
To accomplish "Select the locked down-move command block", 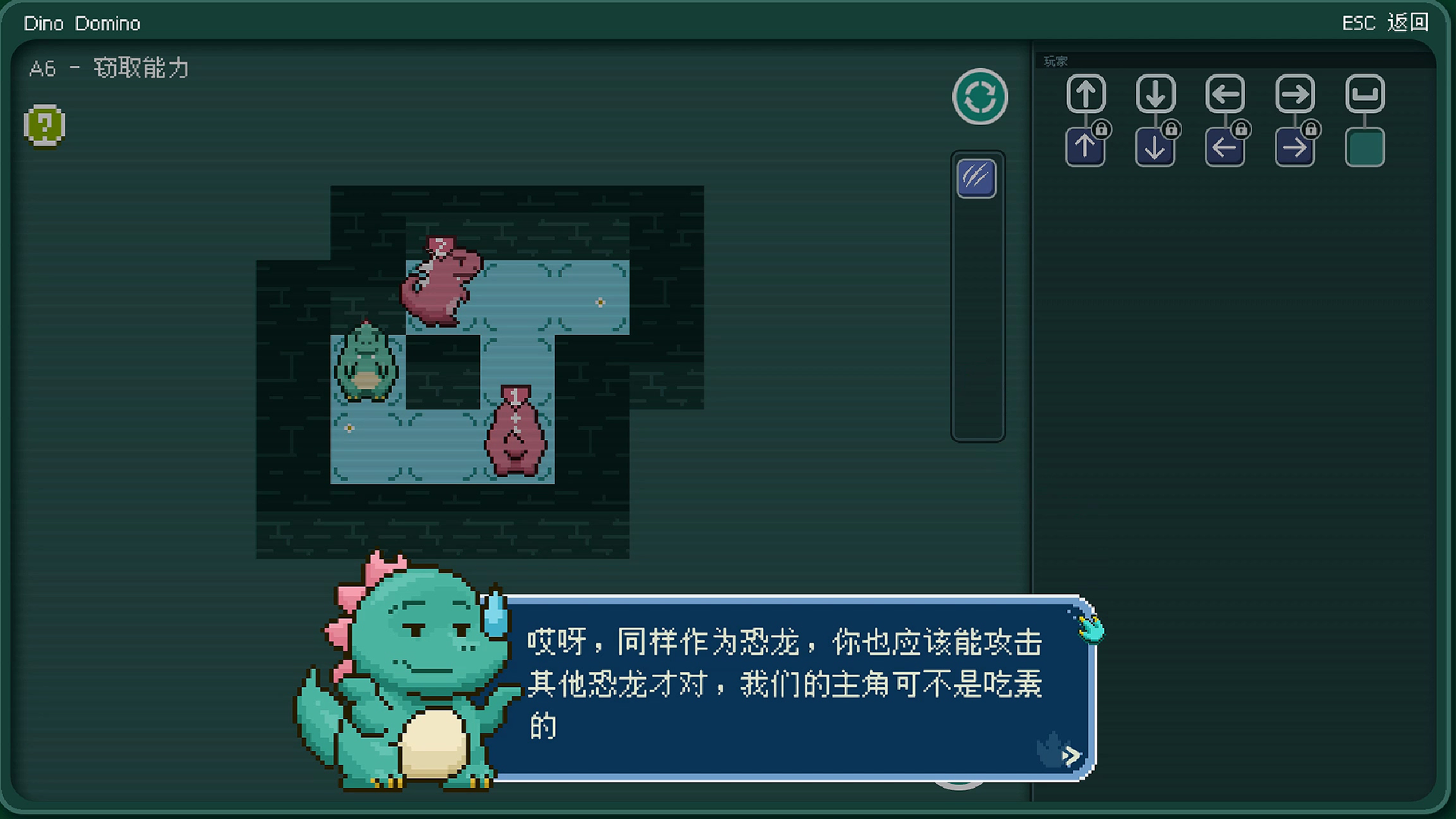I will point(1156,146).
